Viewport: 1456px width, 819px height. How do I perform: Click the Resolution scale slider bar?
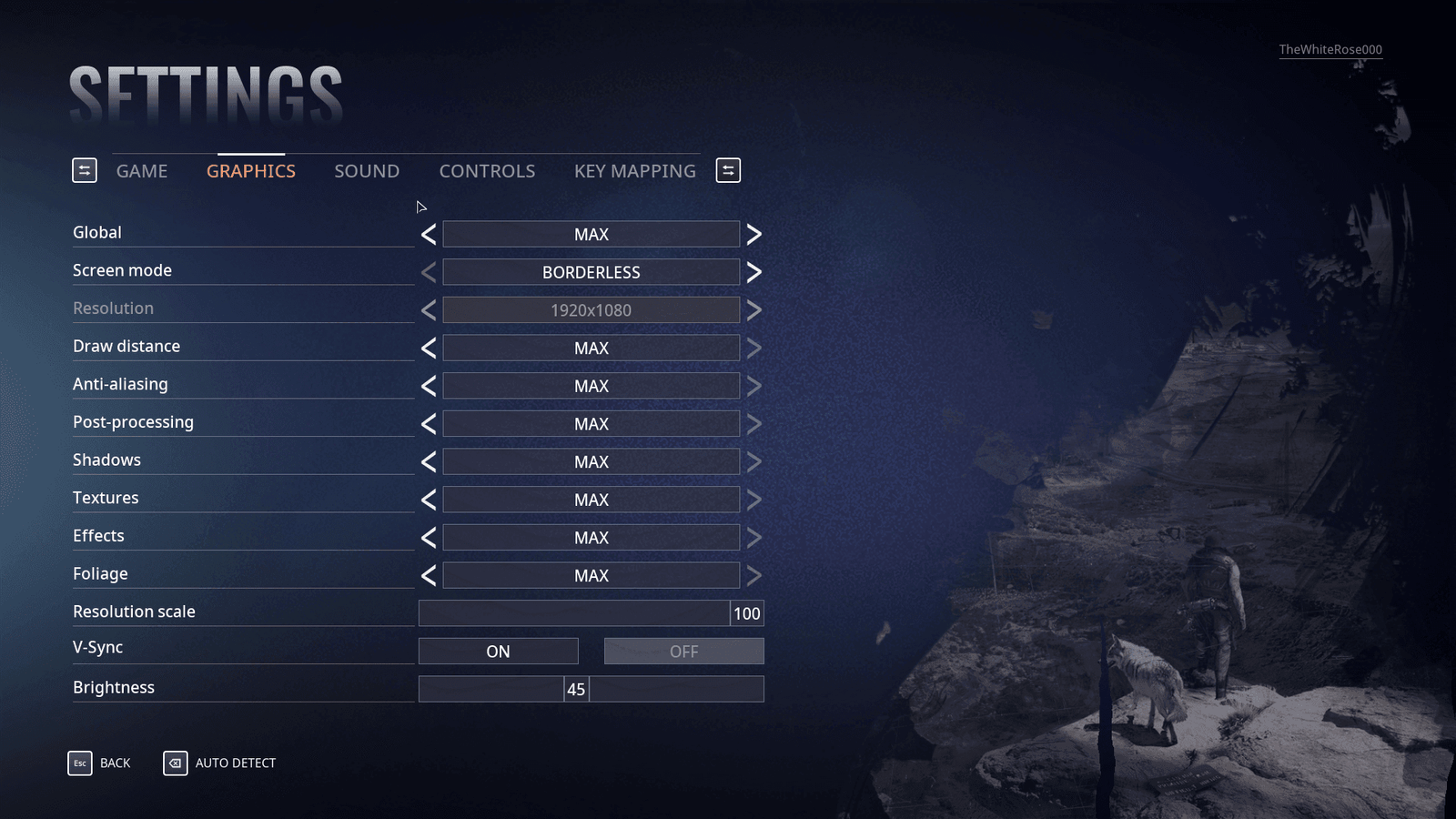tap(573, 613)
